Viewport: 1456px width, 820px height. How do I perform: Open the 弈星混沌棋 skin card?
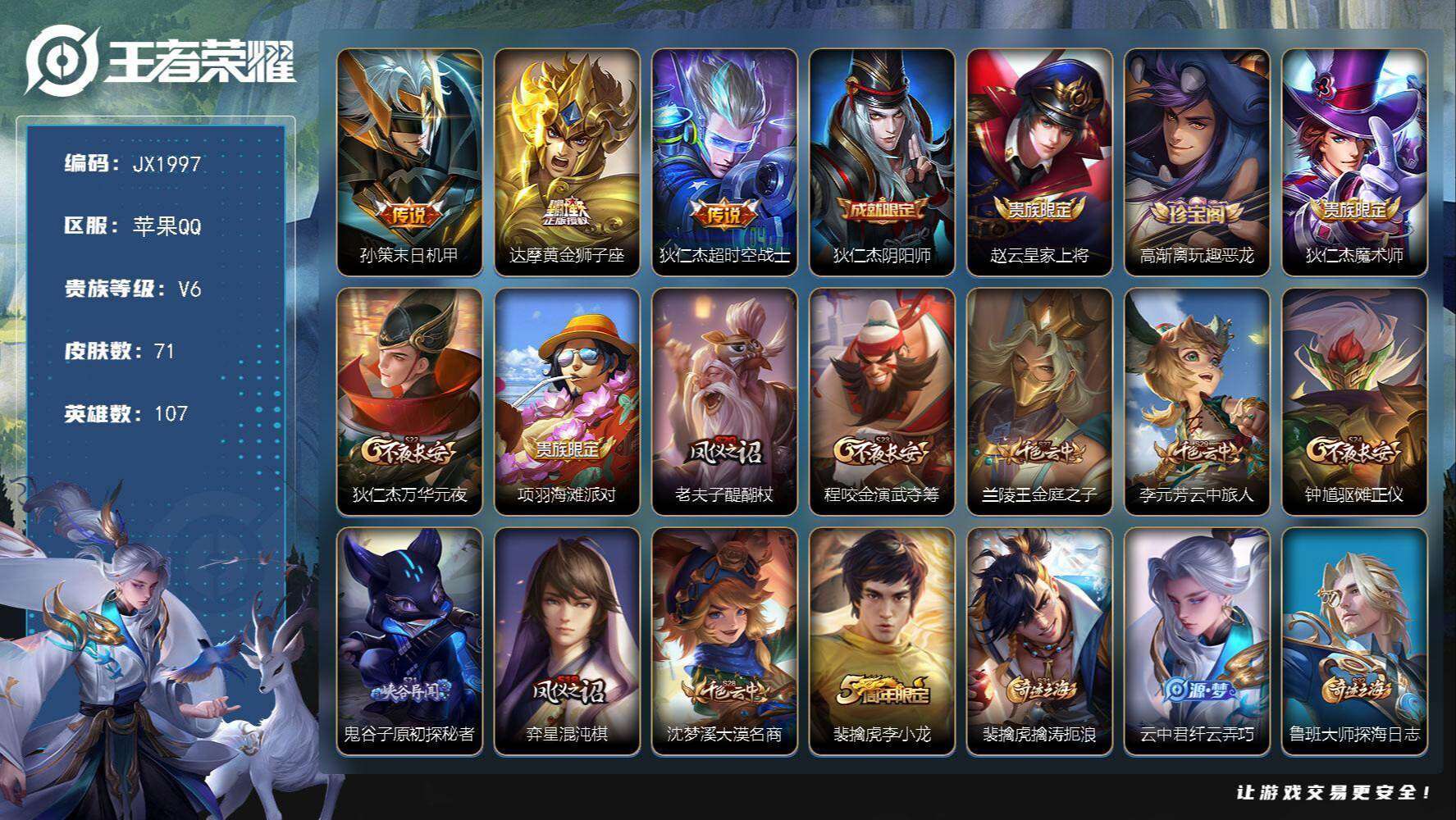point(567,640)
